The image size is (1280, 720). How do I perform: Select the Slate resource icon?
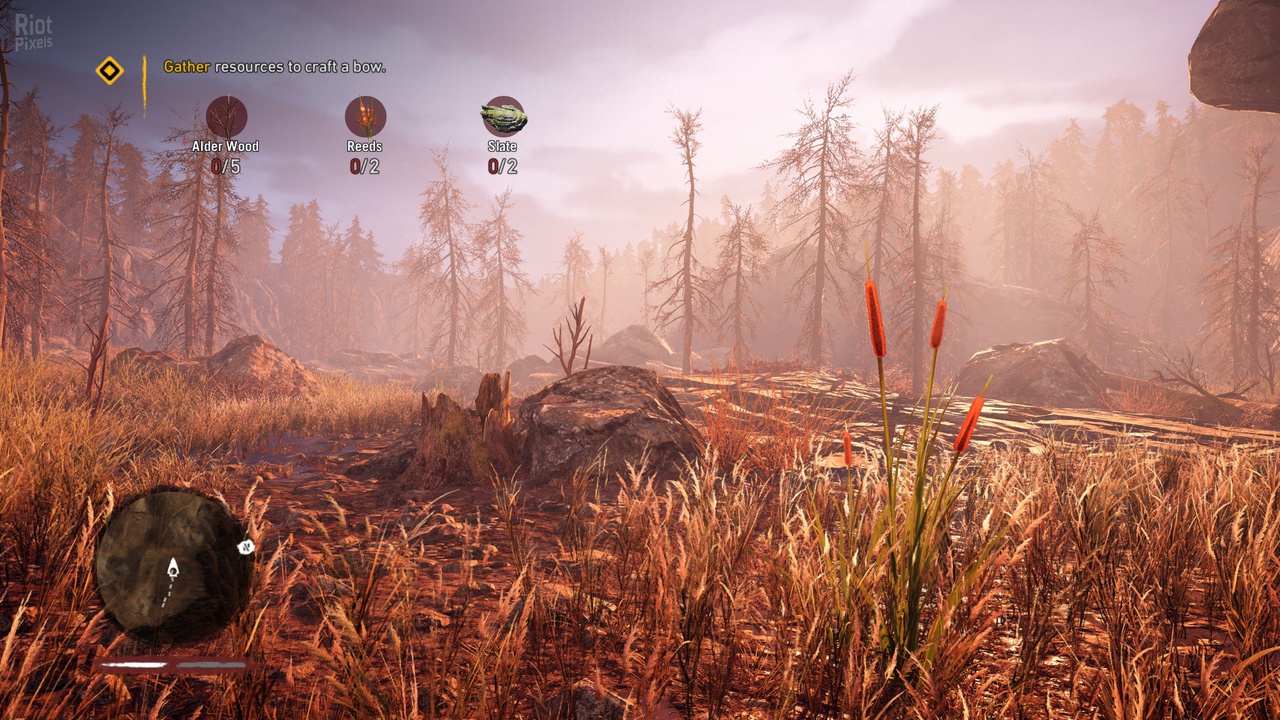click(503, 117)
